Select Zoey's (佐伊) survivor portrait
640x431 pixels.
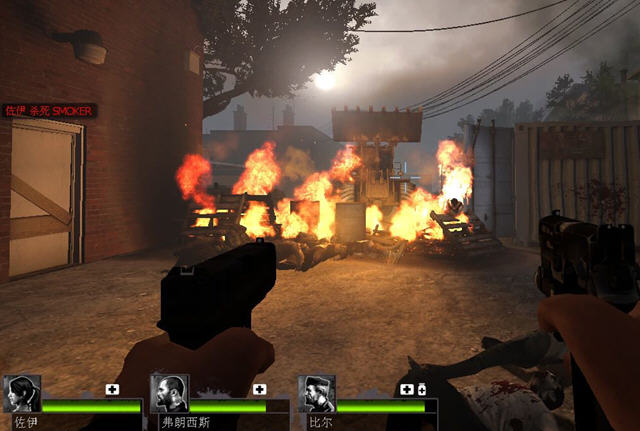[22, 393]
